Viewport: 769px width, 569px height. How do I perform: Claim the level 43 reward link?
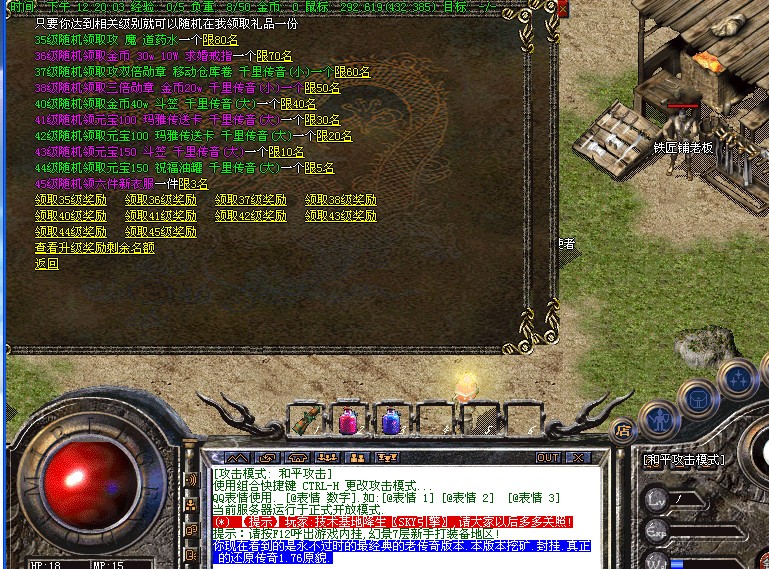[341, 216]
